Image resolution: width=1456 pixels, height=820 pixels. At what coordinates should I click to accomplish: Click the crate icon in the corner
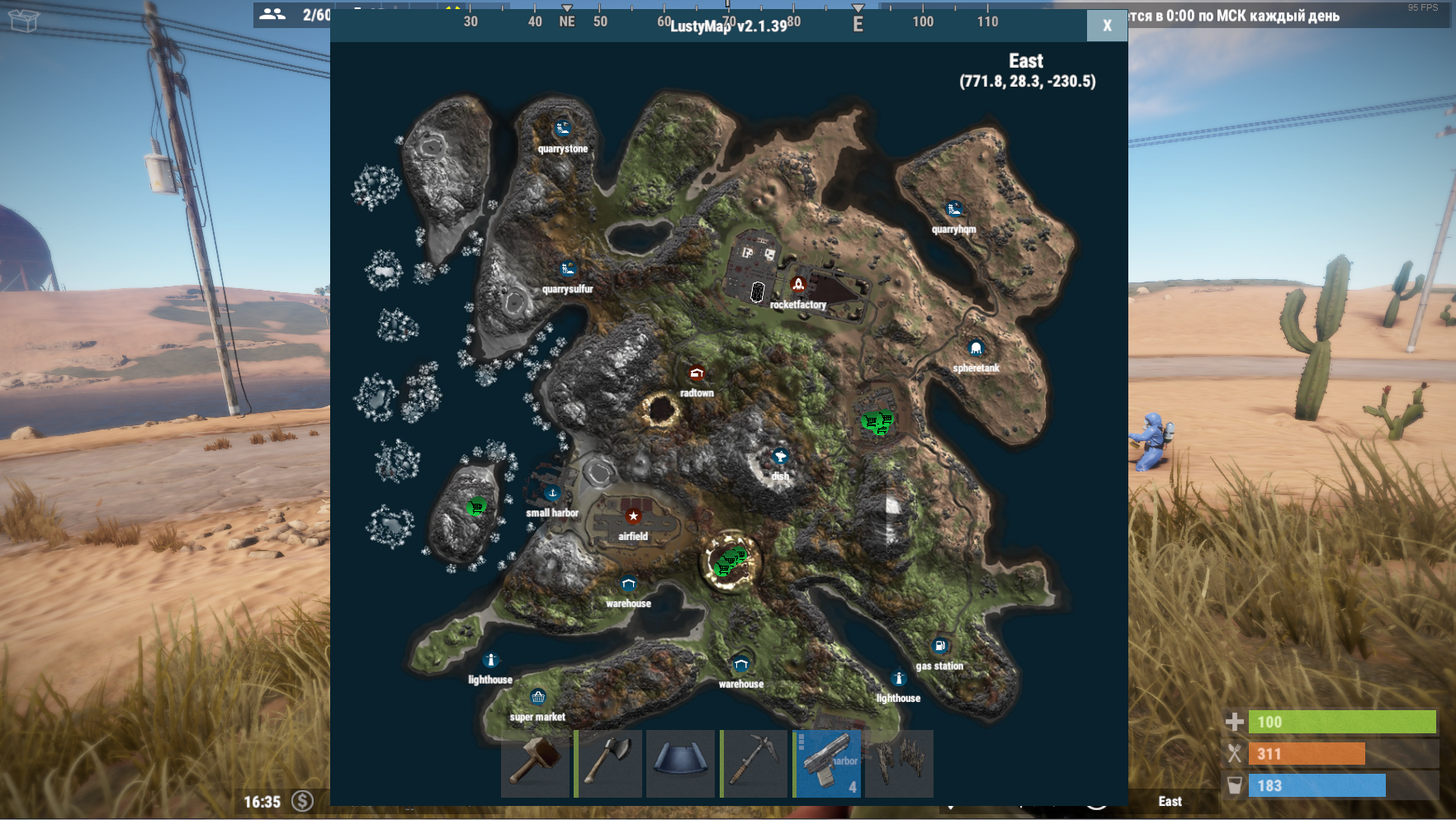pos(24,20)
